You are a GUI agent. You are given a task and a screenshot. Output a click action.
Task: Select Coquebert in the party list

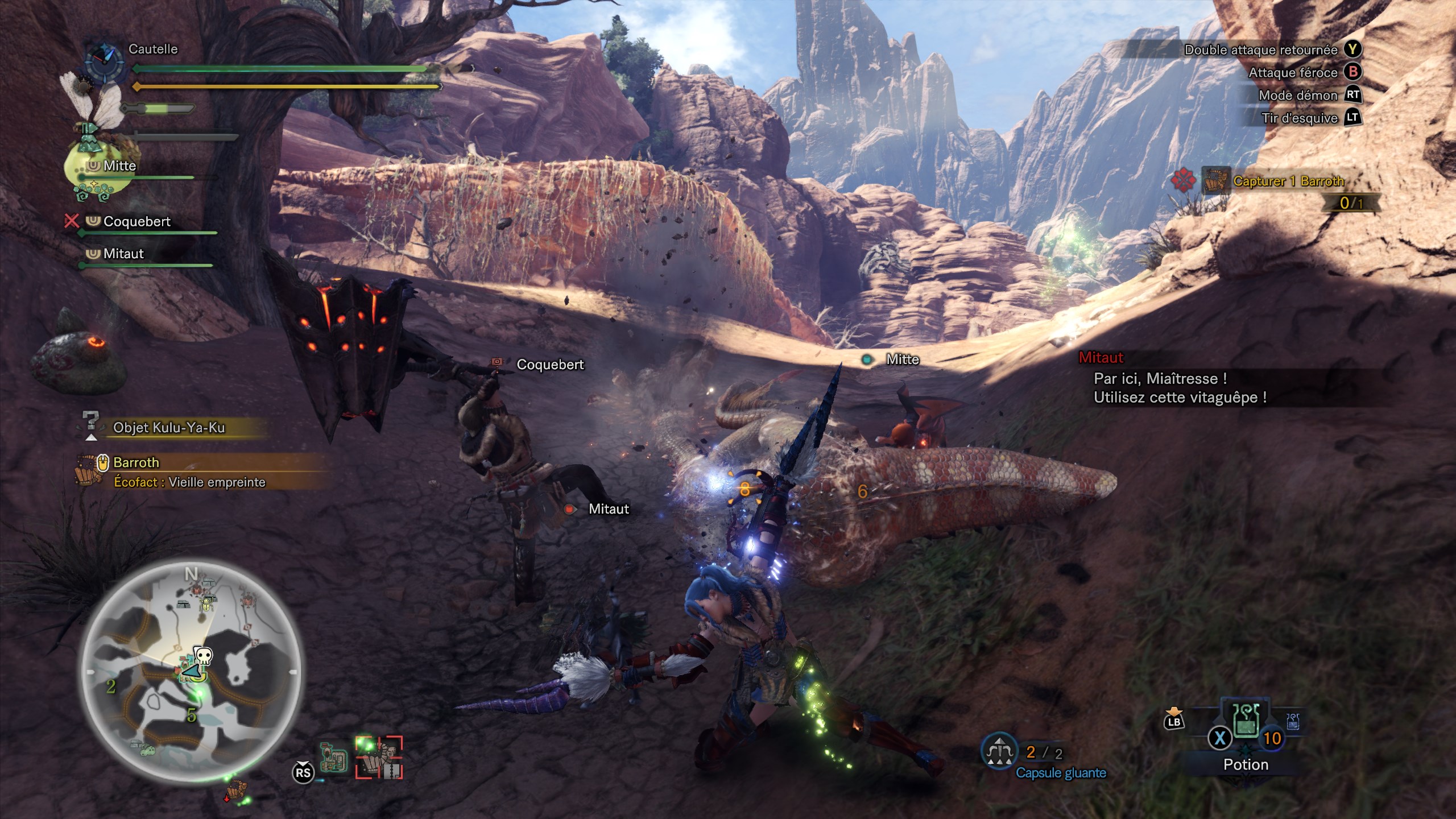tap(136, 222)
